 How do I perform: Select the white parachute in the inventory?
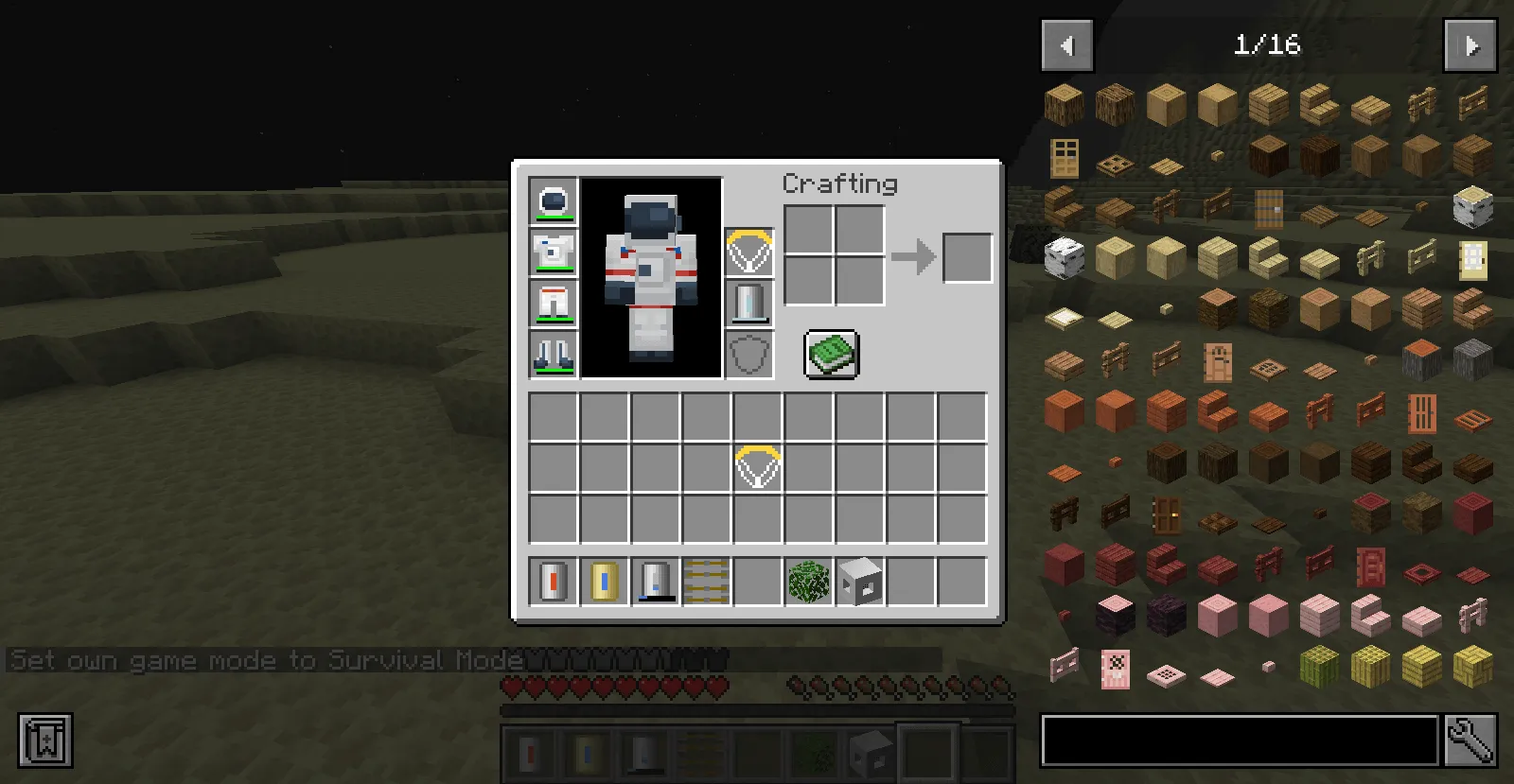[756, 465]
